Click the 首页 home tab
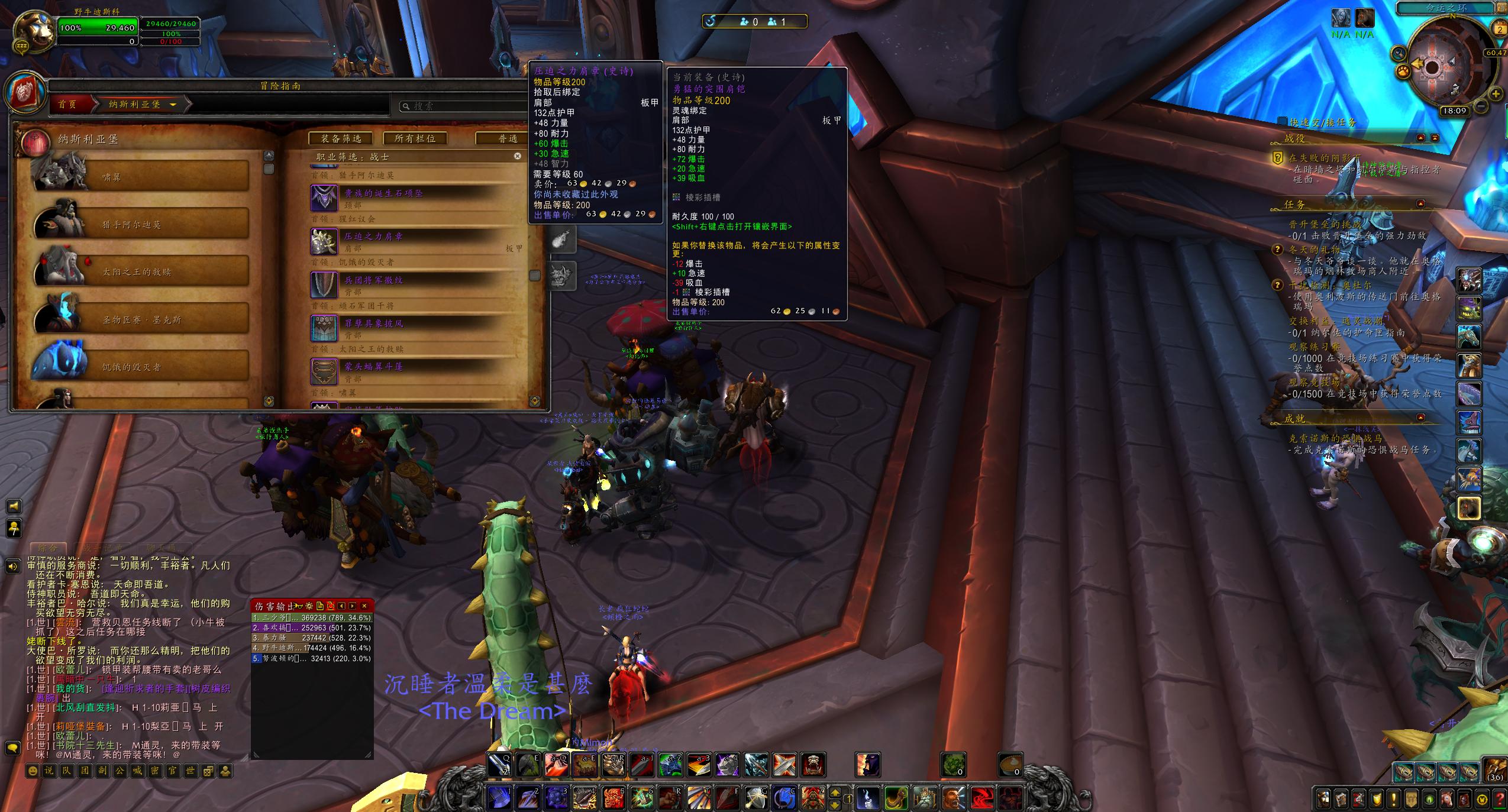This screenshot has height=812, width=1508. [68, 105]
